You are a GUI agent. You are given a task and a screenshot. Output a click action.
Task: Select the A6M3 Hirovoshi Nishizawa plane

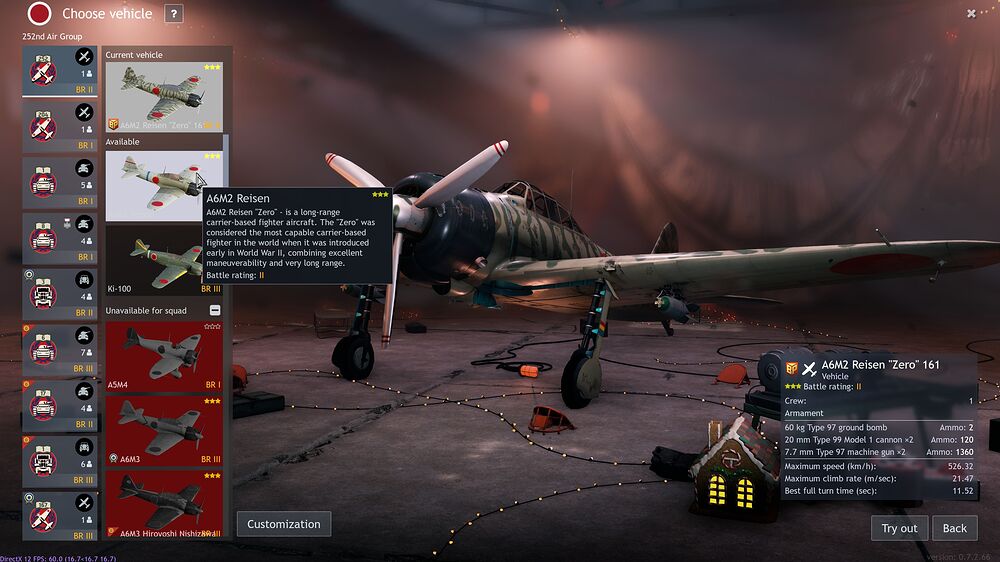(164, 504)
